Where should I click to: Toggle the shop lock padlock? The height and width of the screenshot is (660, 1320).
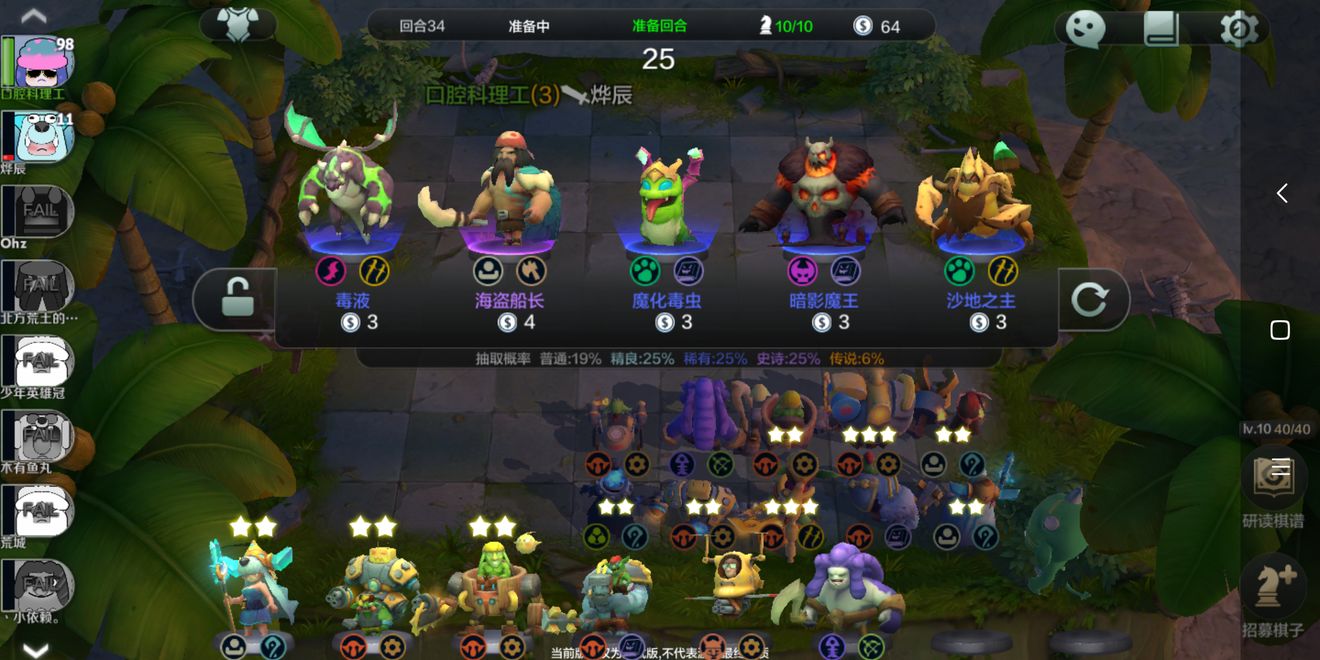tap(236, 298)
